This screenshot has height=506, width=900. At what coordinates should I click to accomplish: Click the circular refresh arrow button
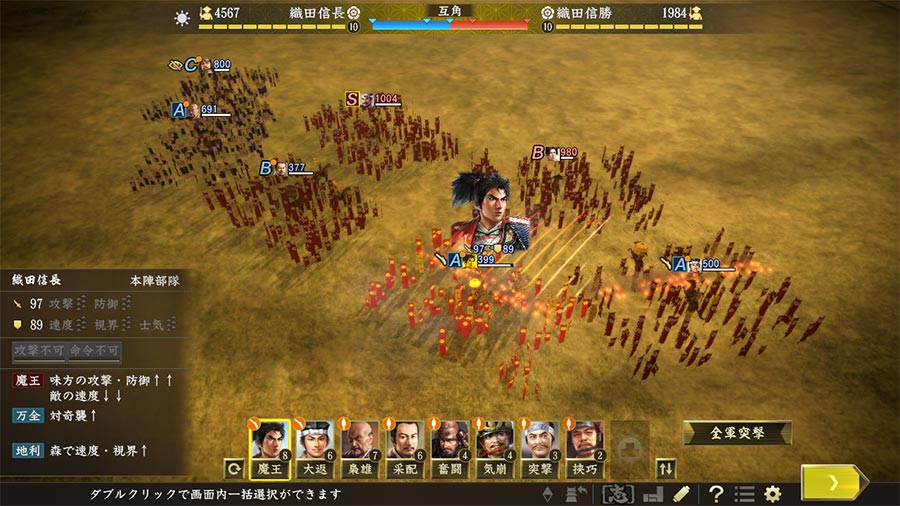234,467
